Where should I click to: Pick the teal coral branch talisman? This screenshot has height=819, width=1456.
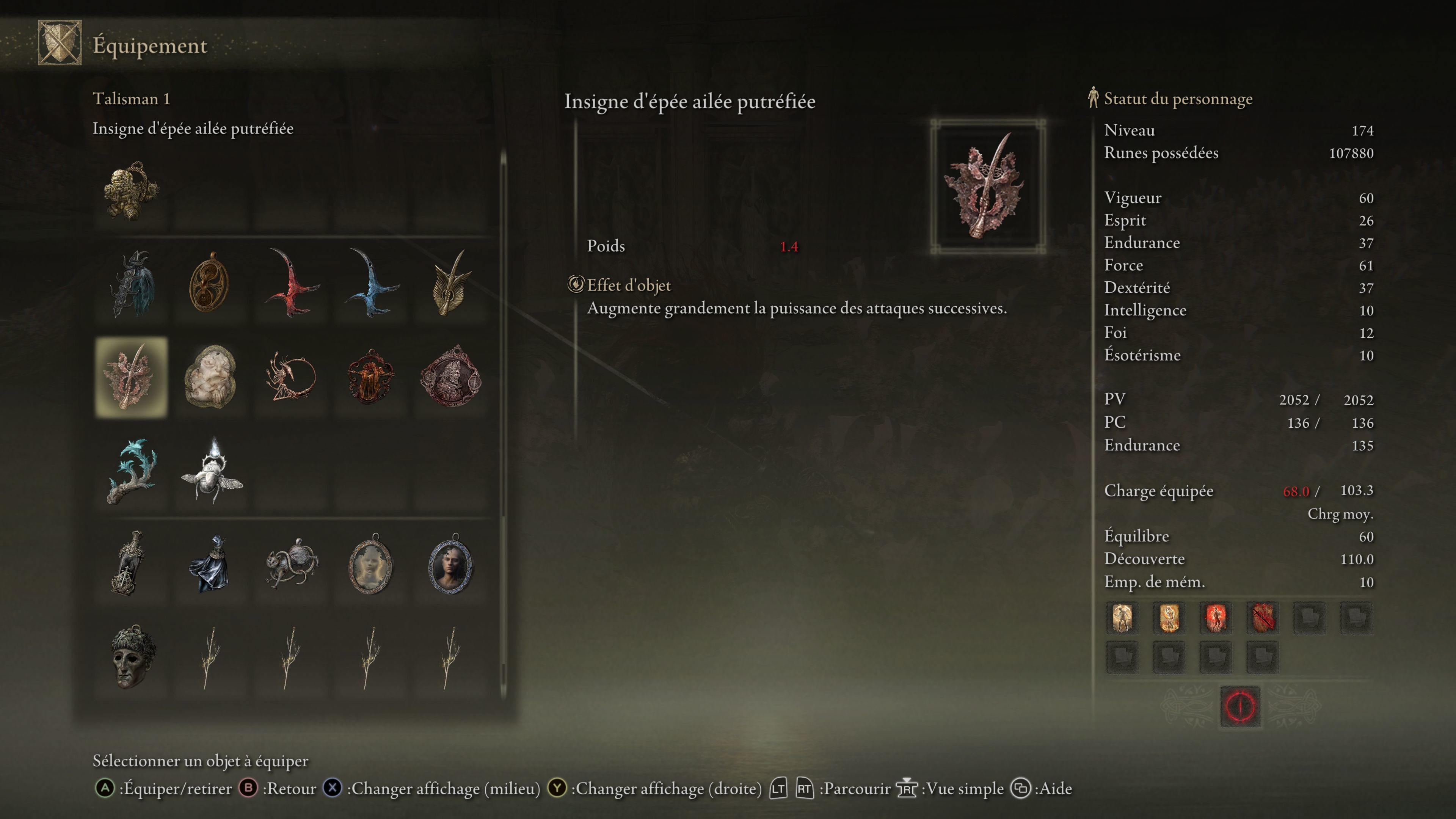point(131,471)
